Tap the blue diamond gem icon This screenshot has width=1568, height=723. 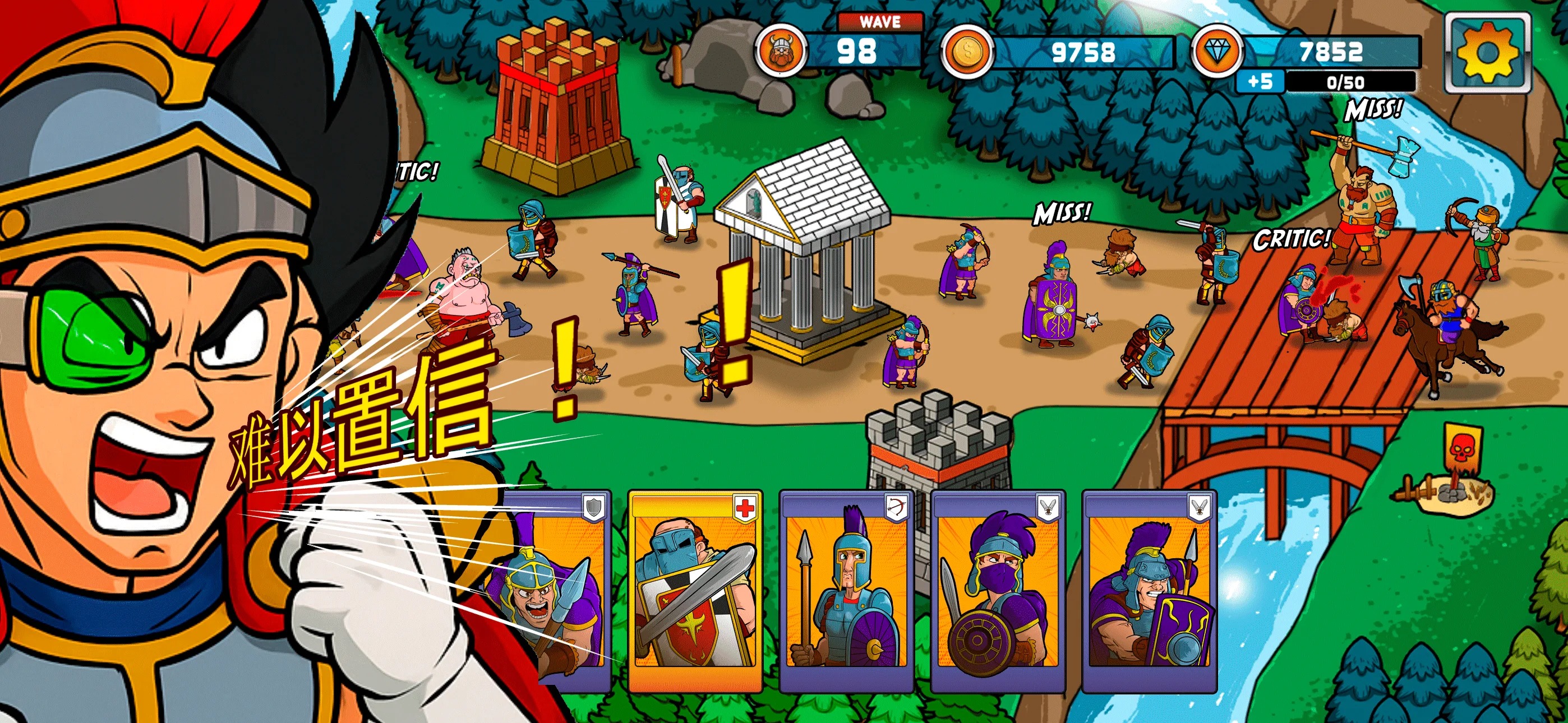(x=1216, y=52)
